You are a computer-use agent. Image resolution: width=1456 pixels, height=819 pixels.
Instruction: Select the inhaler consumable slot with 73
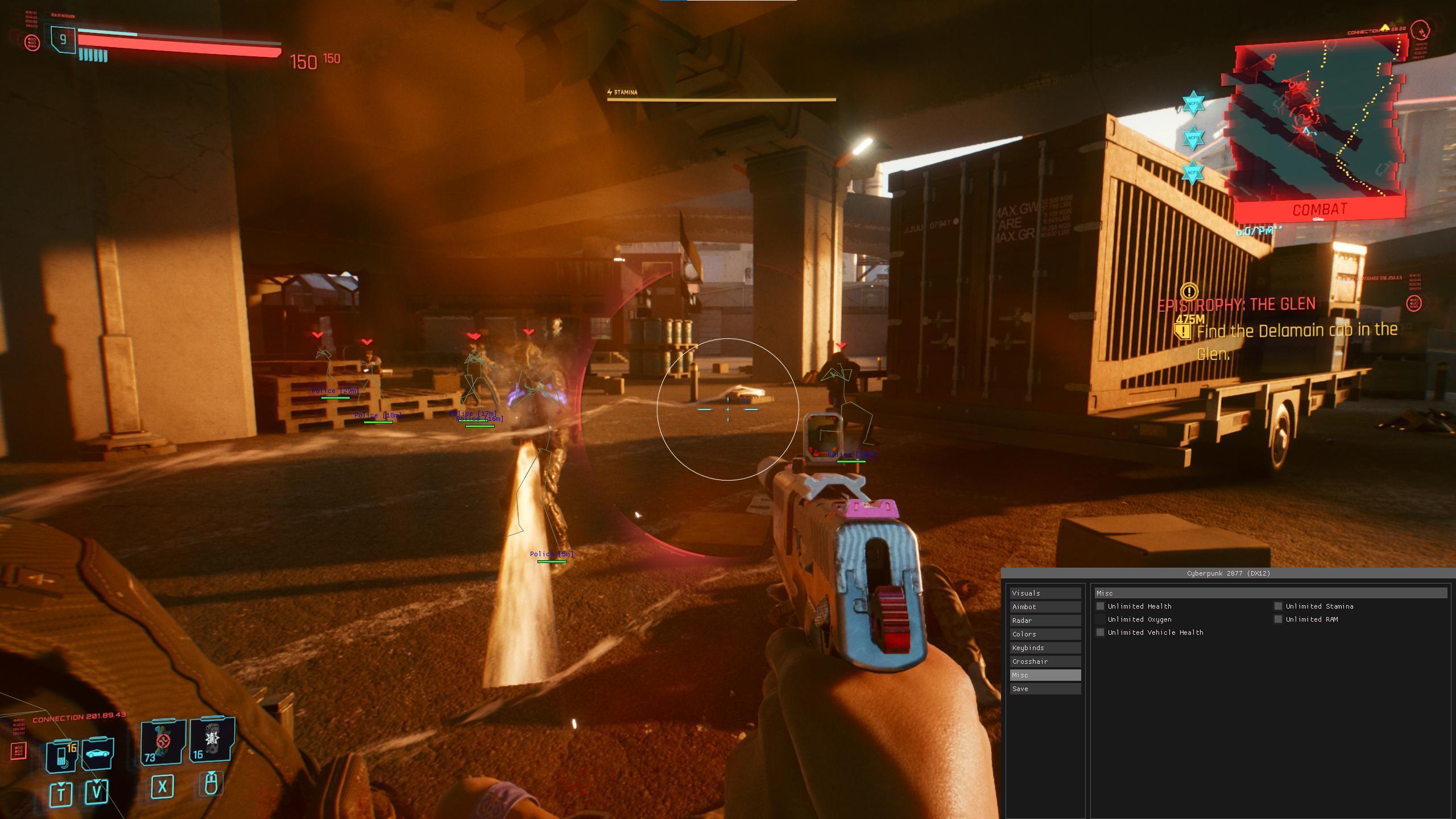pyautogui.click(x=163, y=742)
